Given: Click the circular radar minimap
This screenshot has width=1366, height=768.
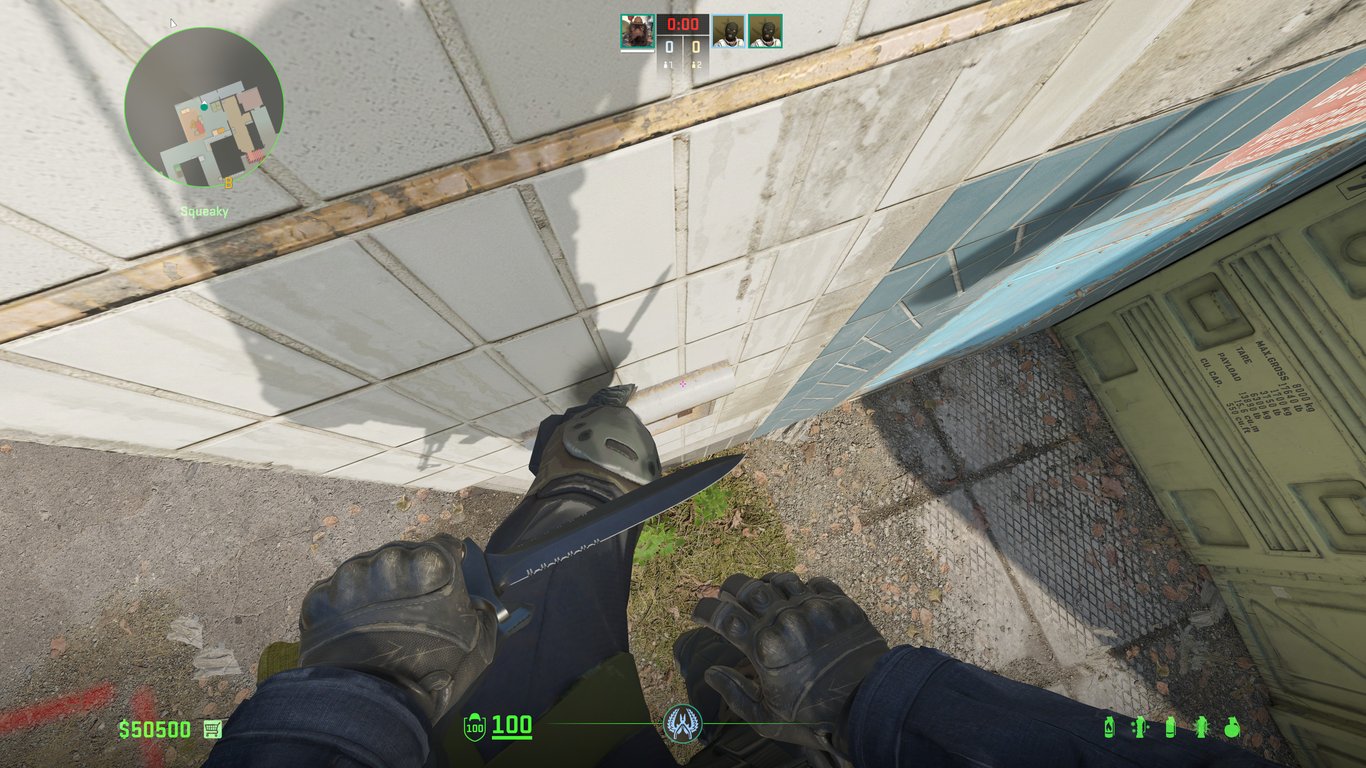Looking at the screenshot, I should [x=204, y=107].
